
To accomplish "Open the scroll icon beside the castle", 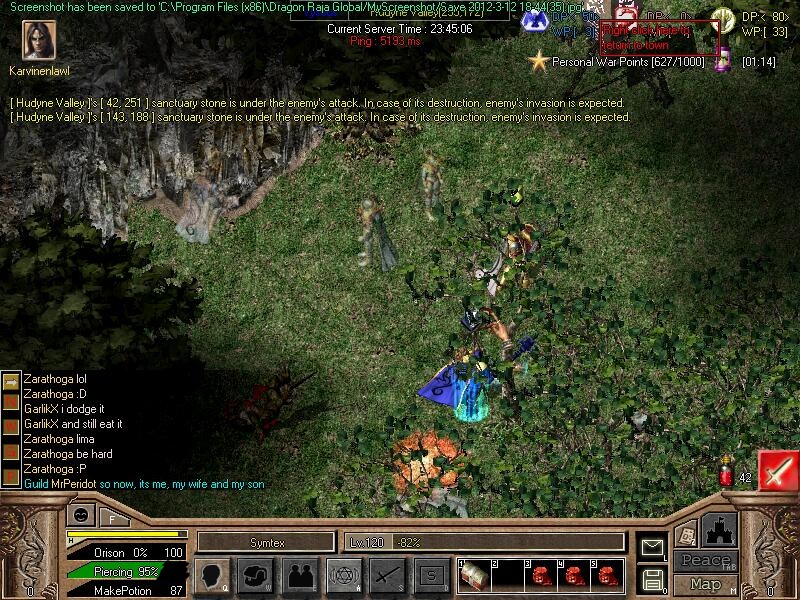I will (x=685, y=535).
